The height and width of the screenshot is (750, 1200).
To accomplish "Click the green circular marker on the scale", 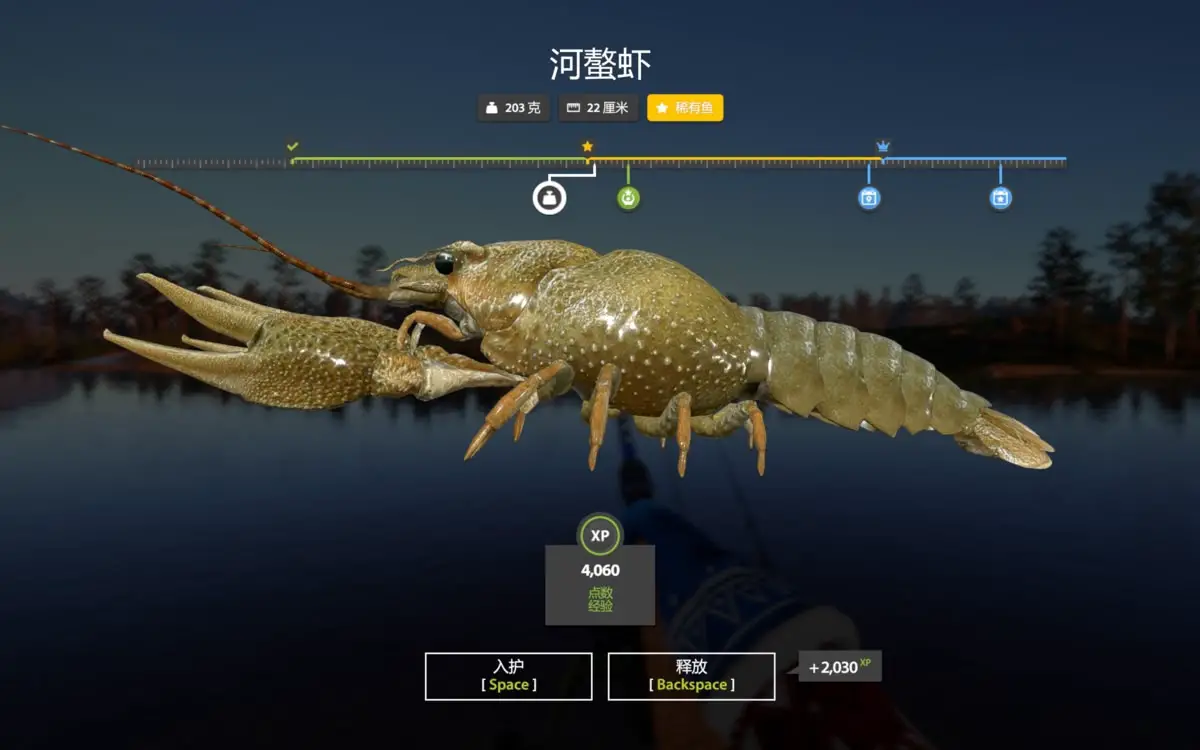I will (628, 198).
